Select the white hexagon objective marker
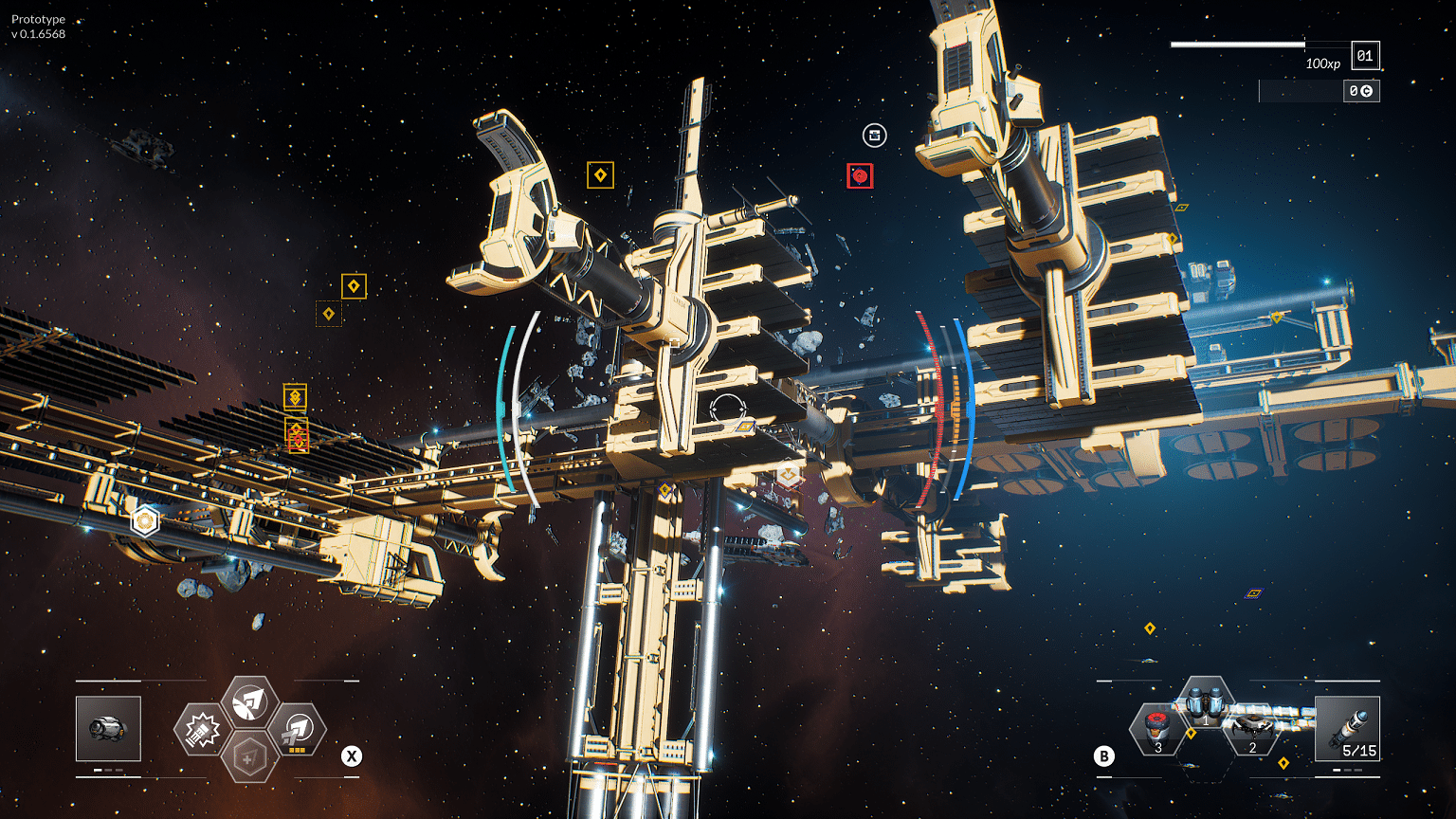The image size is (1456, 819). coord(144,520)
